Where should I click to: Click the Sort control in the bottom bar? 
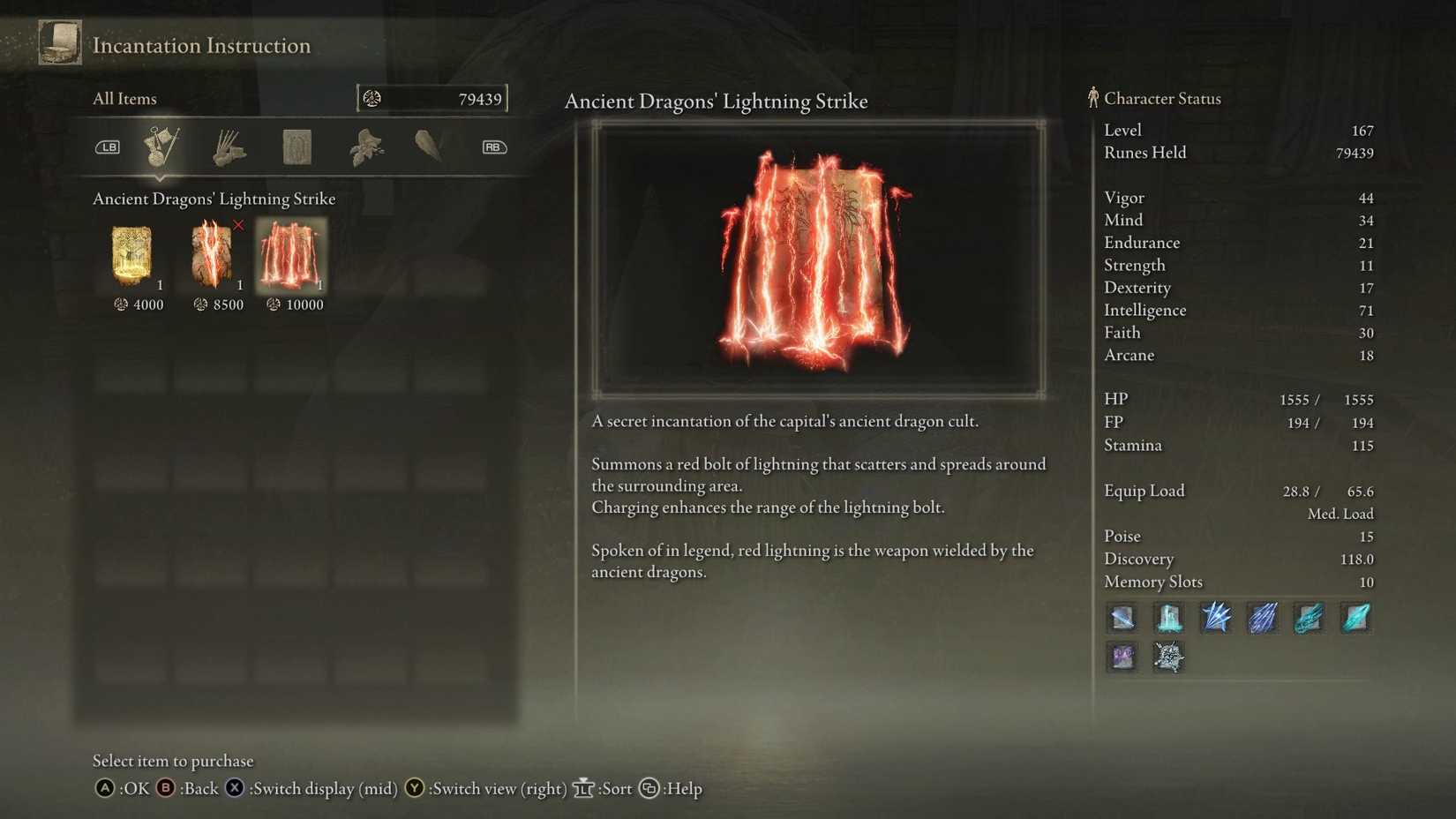point(607,789)
